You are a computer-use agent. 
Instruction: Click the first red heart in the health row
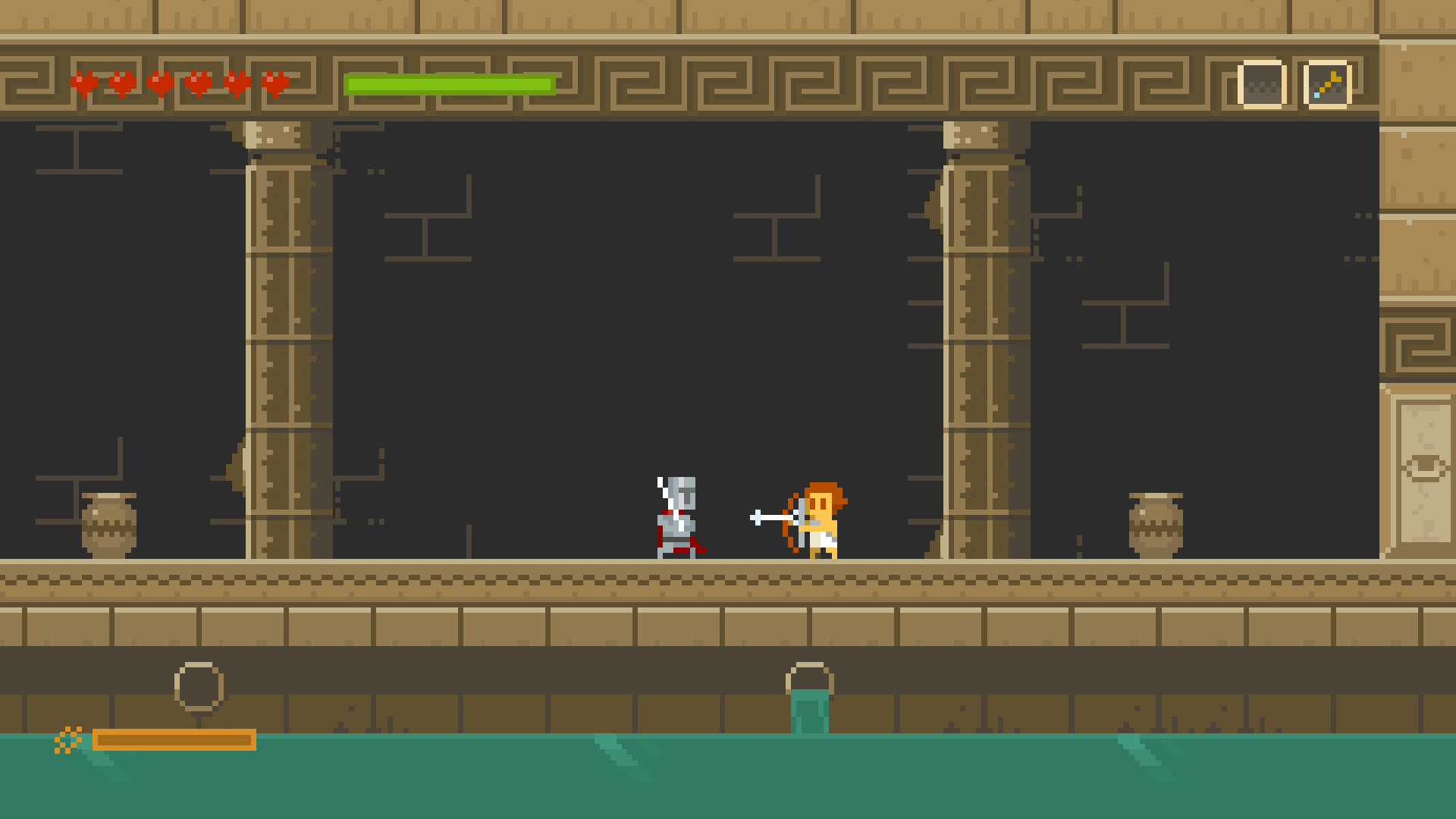click(x=83, y=82)
